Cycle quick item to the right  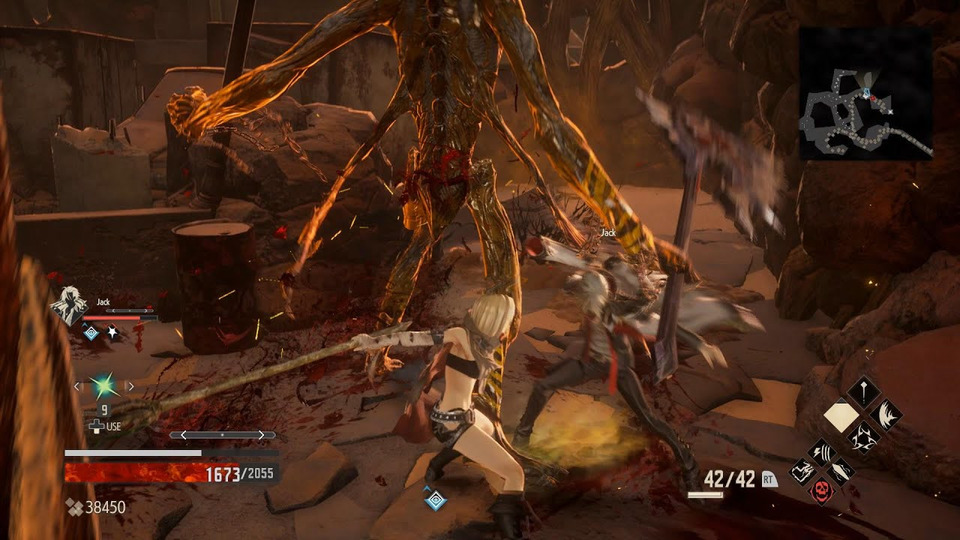coord(132,385)
